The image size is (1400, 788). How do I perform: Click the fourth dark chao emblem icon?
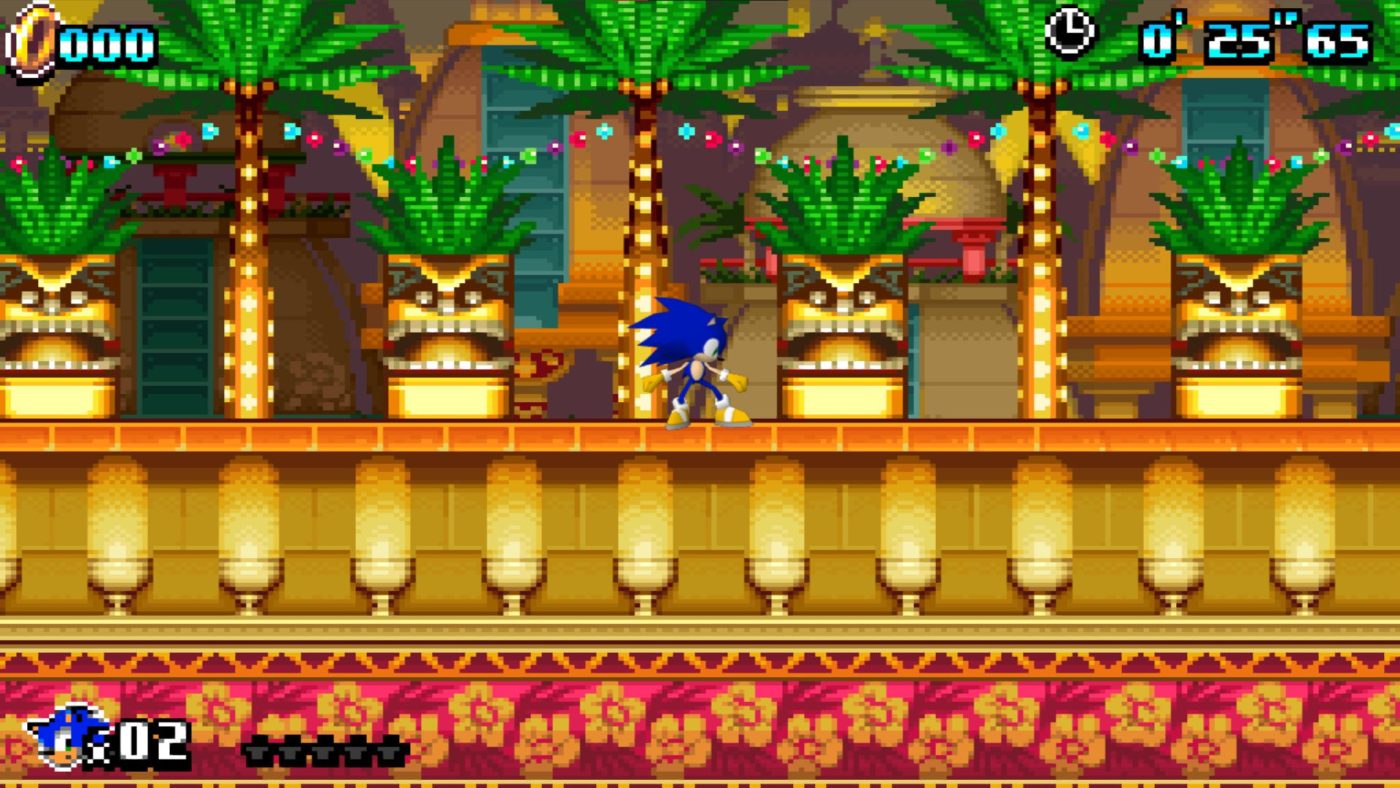(357, 752)
